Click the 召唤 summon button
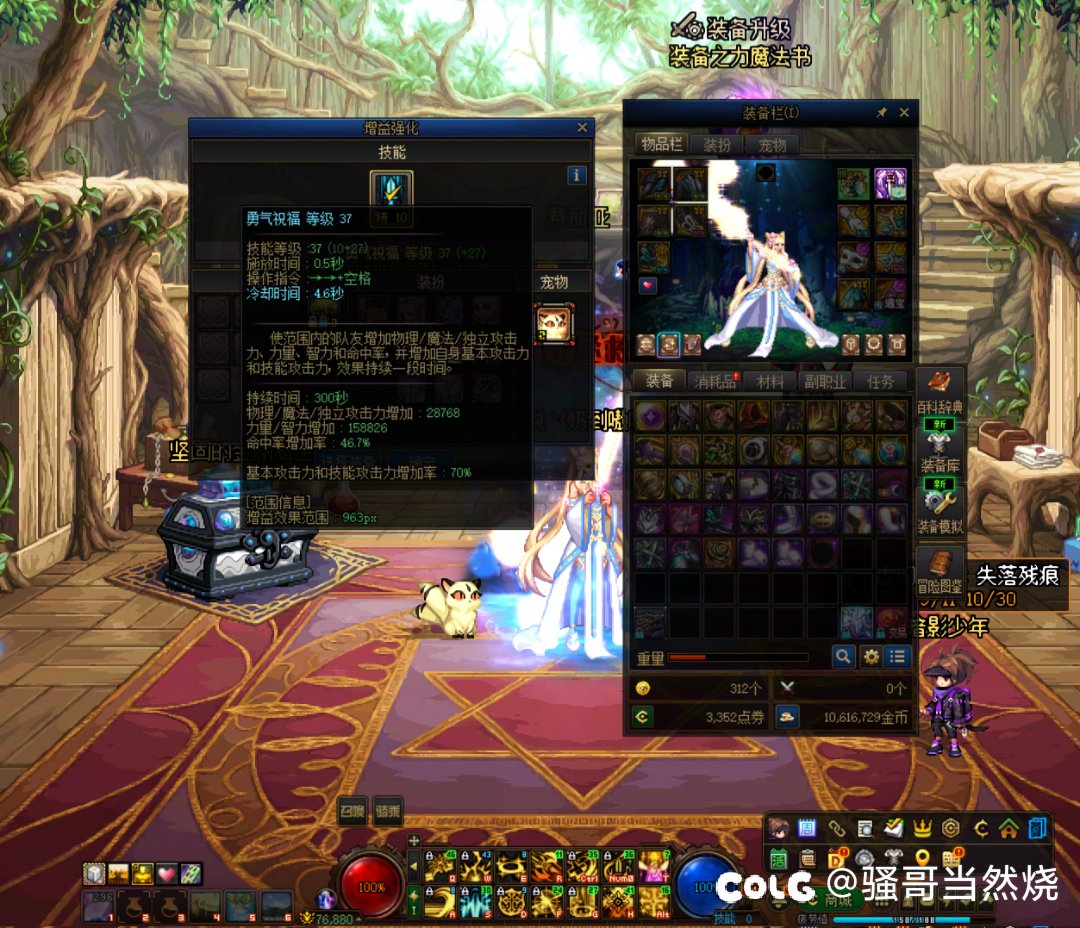 pos(352,810)
